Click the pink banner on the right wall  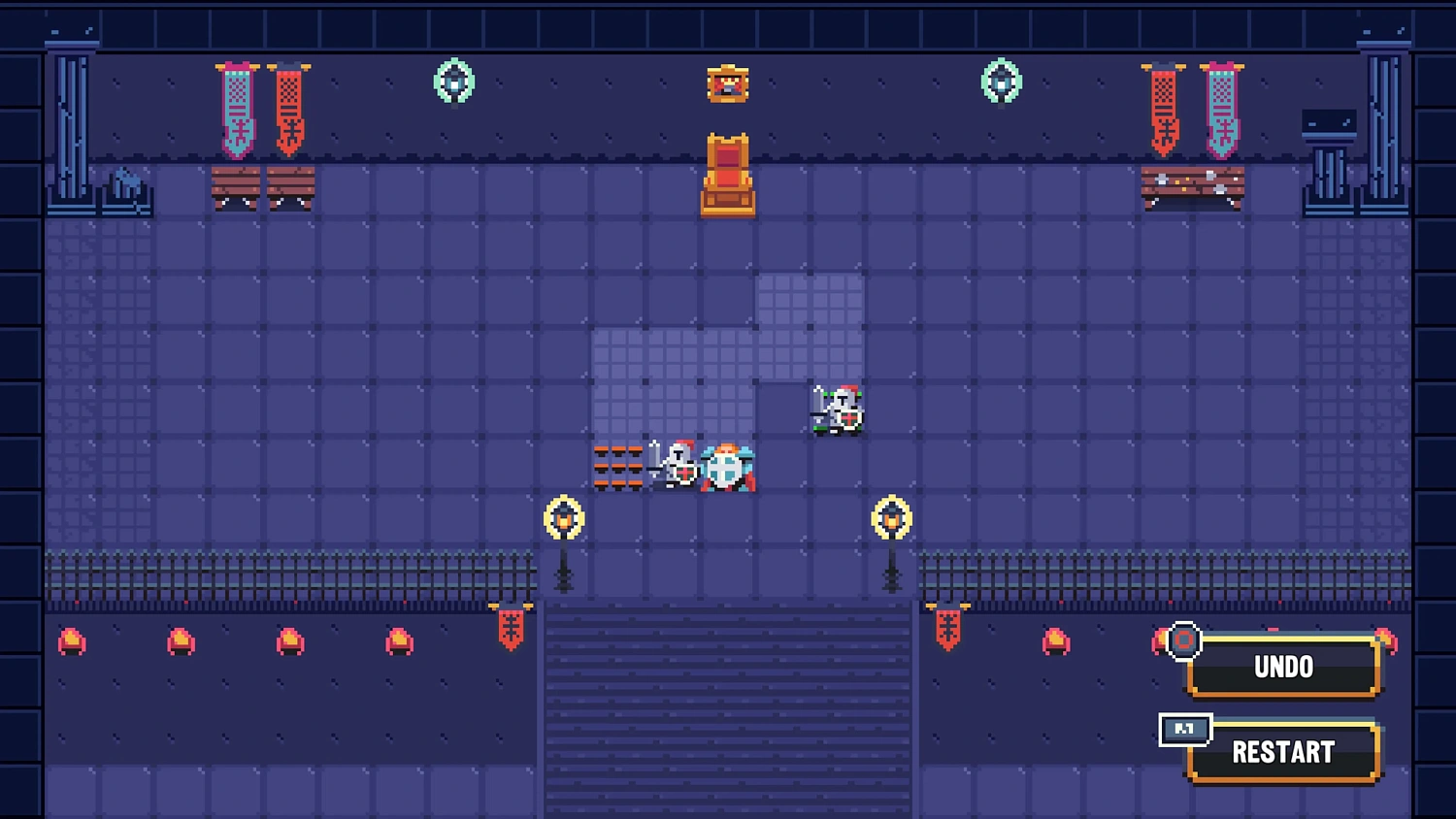point(1222,107)
